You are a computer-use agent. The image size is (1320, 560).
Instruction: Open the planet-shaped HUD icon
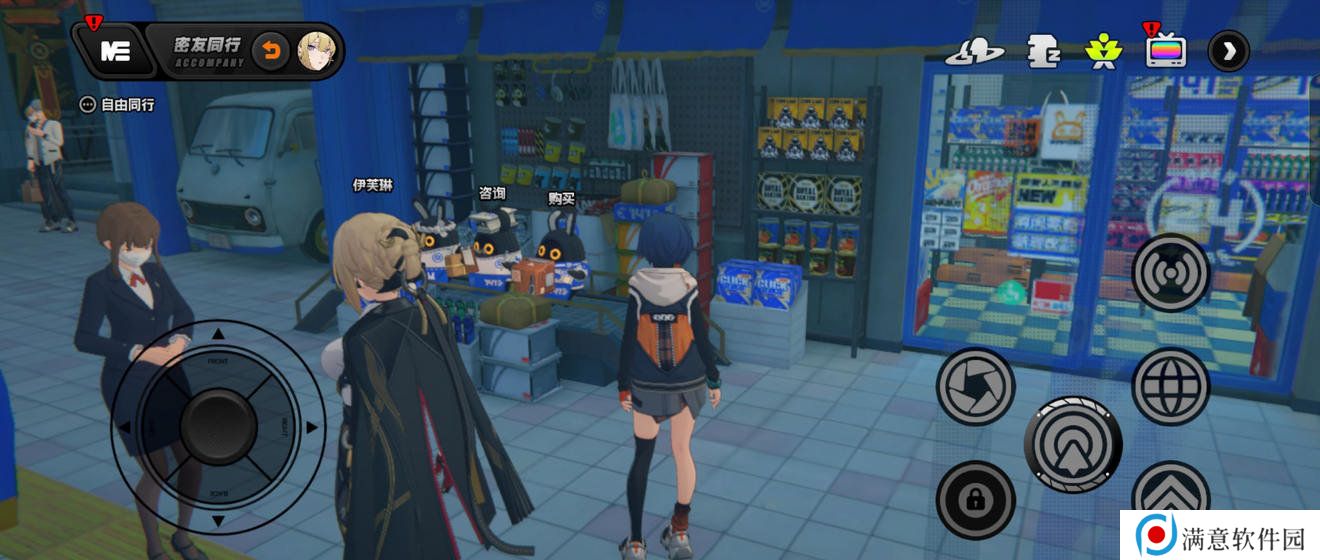click(974, 51)
